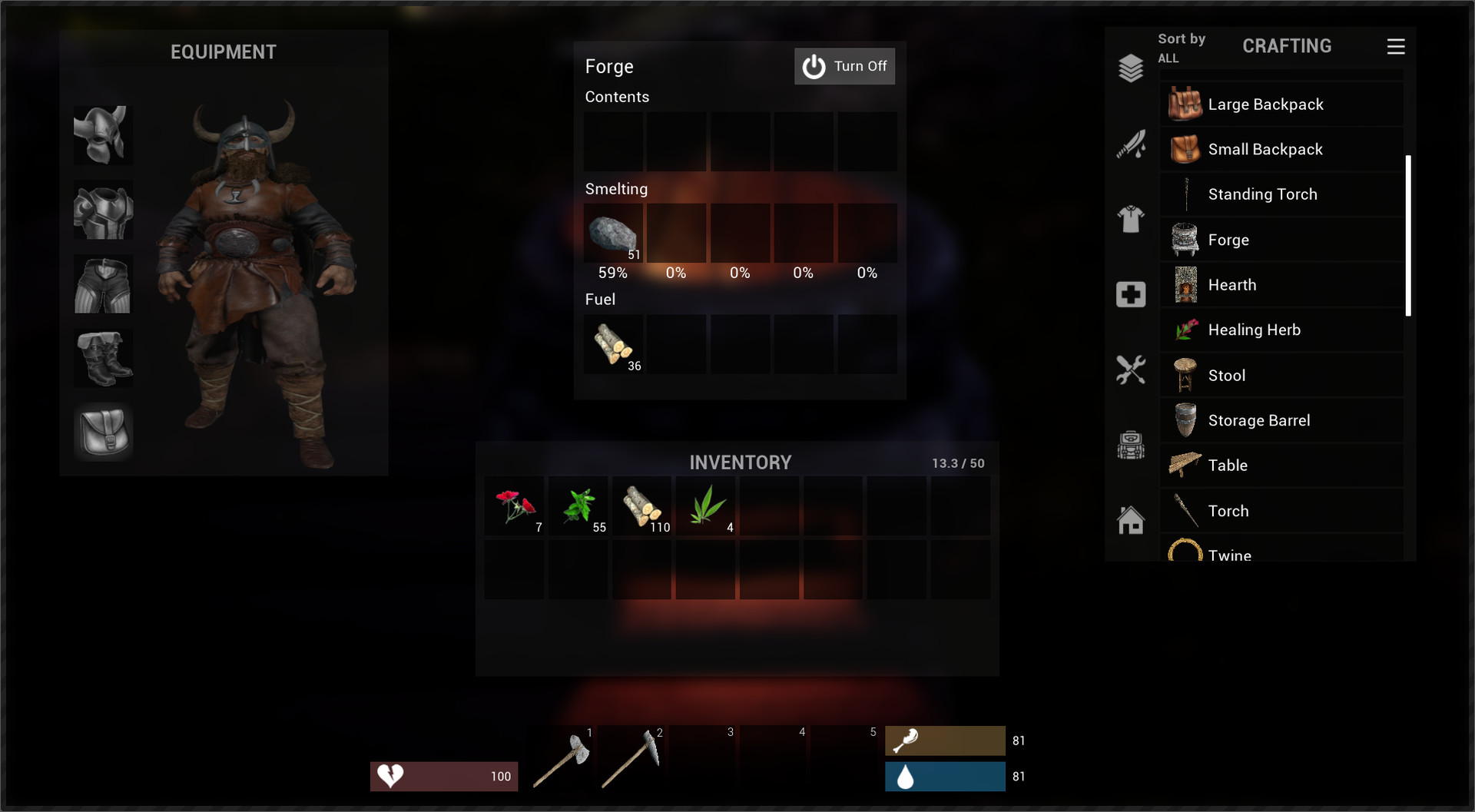Screen dimensions: 1475x812
Task: Switch to the CRAFTING panel header
Action: click(x=1287, y=45)
